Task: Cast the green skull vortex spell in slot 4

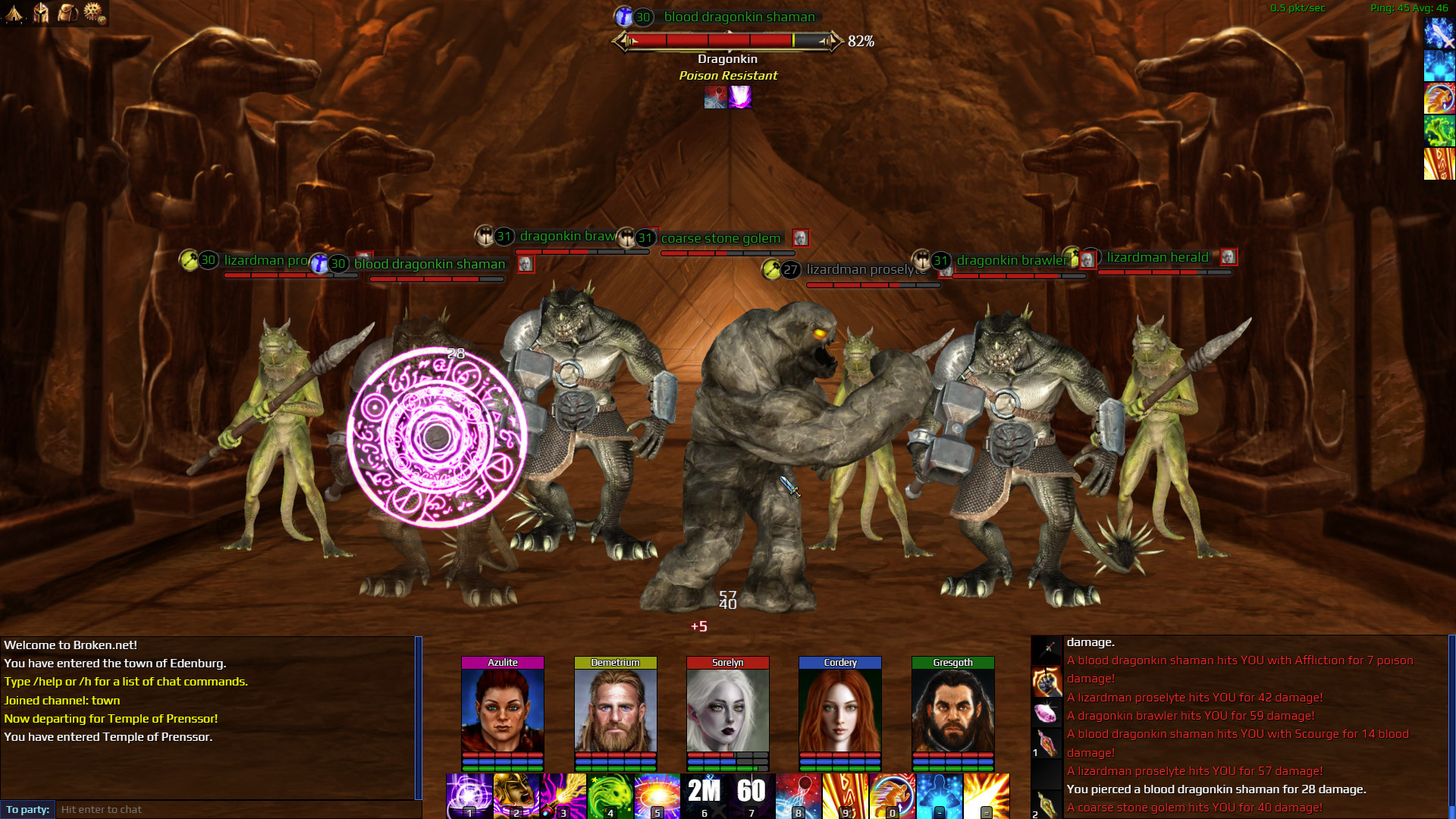Action: tap(608, 795)
